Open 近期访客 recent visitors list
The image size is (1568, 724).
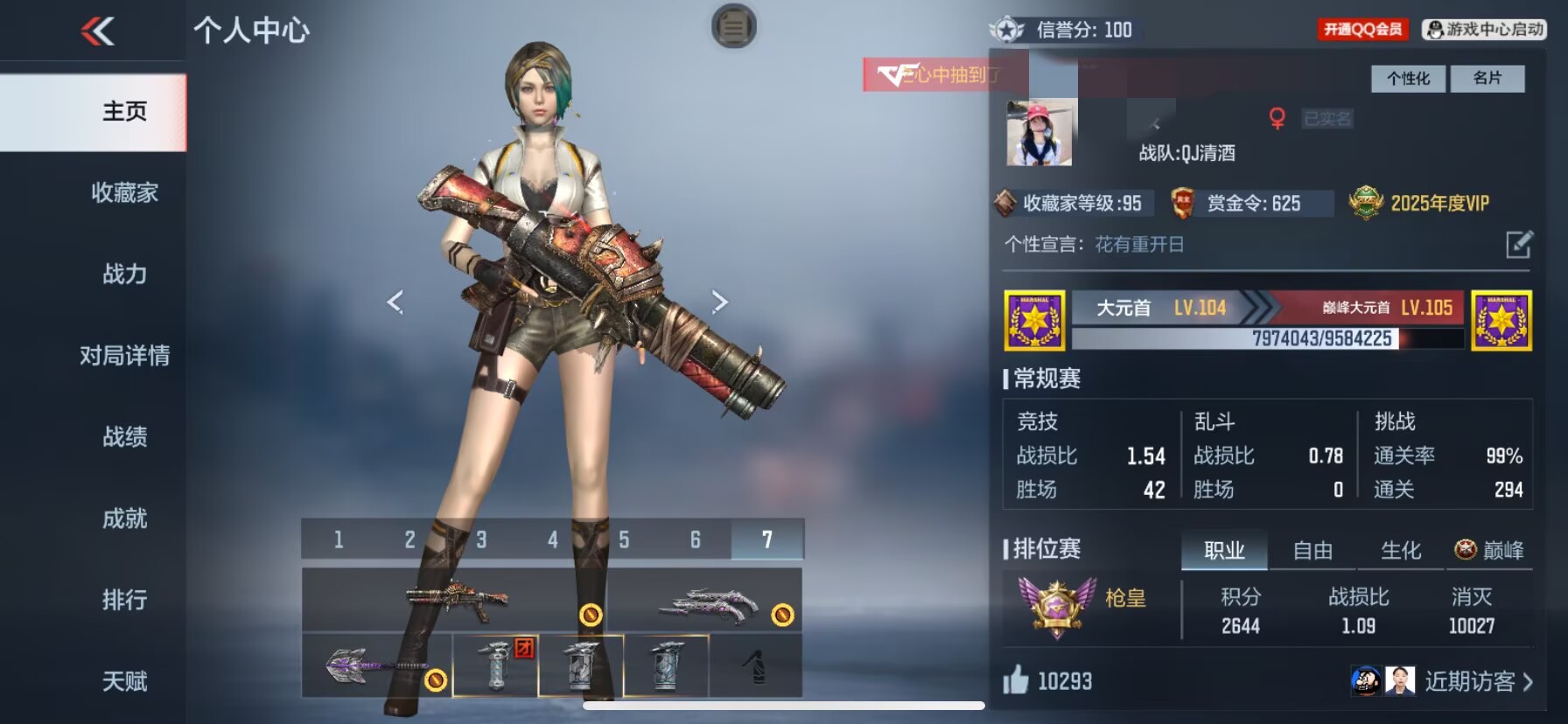[1478, 681]
